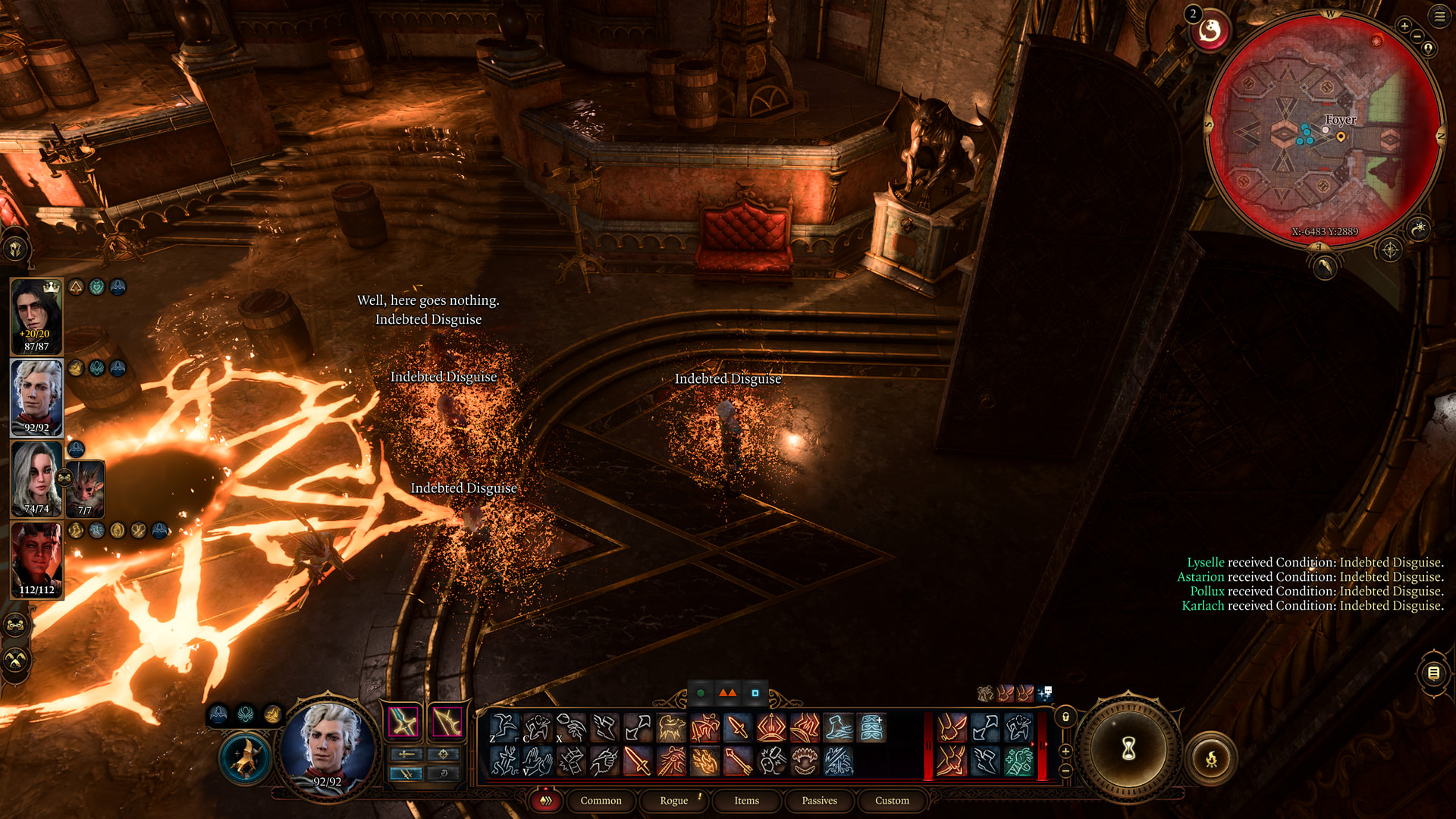Zoom in on the minimap
Viewport: 1456px width, 819px height.
(1404, 27)
